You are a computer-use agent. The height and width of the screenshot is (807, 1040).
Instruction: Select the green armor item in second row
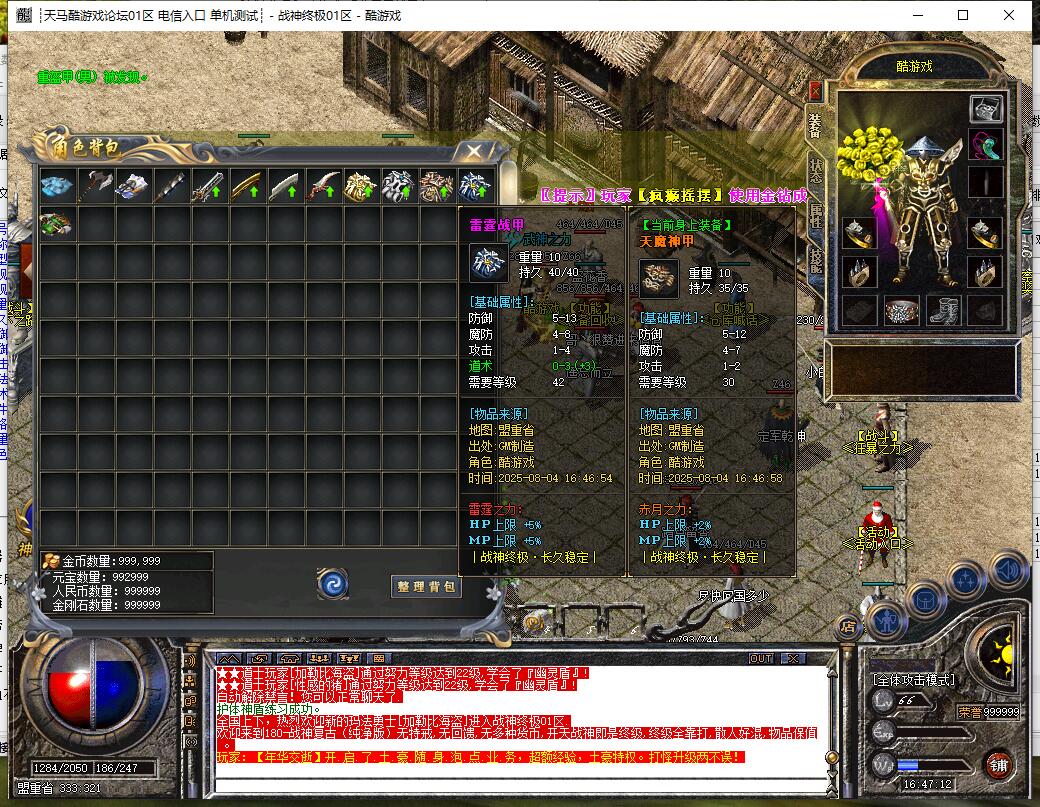(58, 225)
